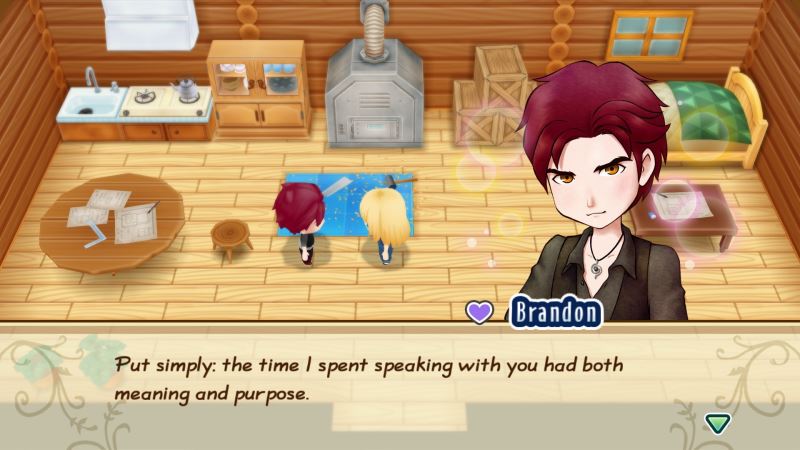This screenshot has height=450, width=800.
Task: Advance dialogue with the green arrow
Action: (x=717, y=422)
